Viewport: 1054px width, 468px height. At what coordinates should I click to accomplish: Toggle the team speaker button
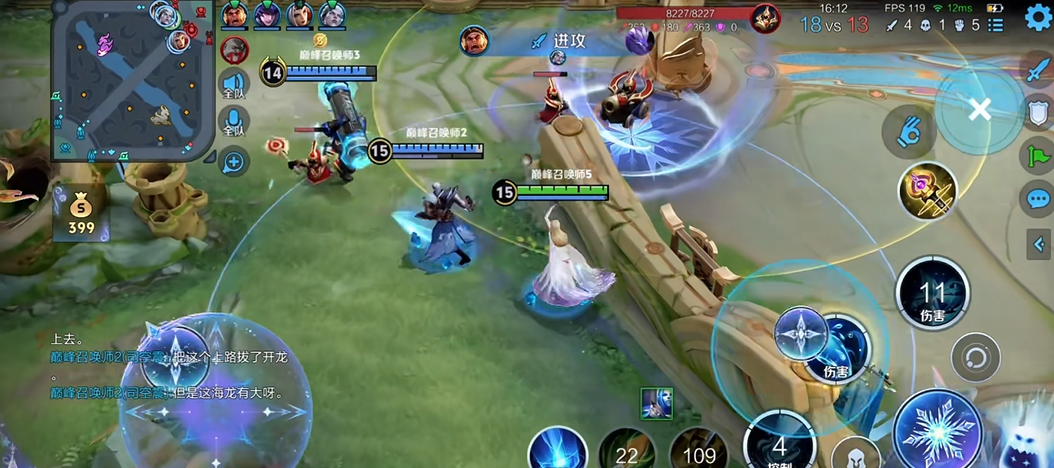234,85
